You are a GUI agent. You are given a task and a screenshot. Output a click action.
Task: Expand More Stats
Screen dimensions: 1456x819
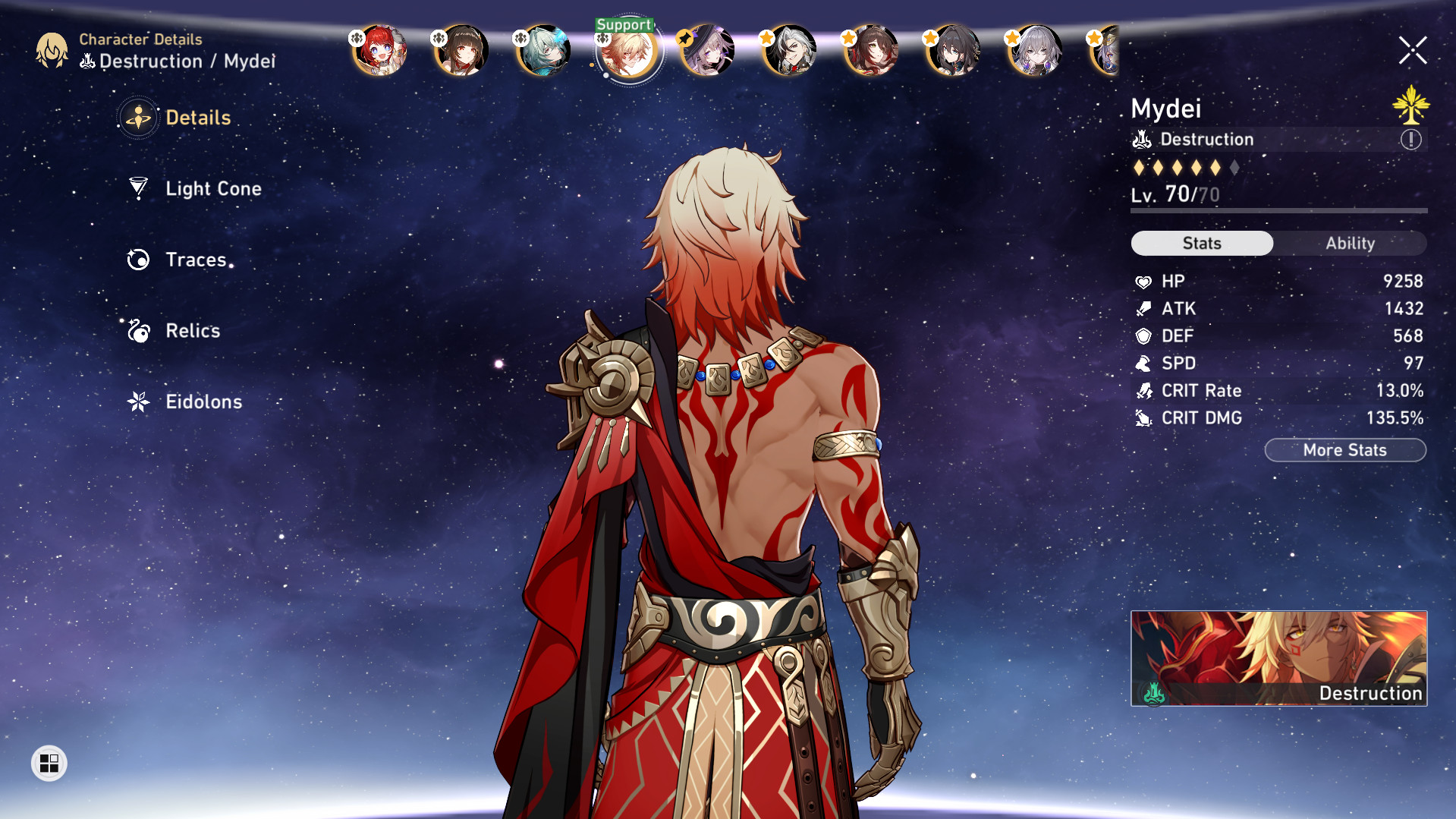[x=1344, y=449]
